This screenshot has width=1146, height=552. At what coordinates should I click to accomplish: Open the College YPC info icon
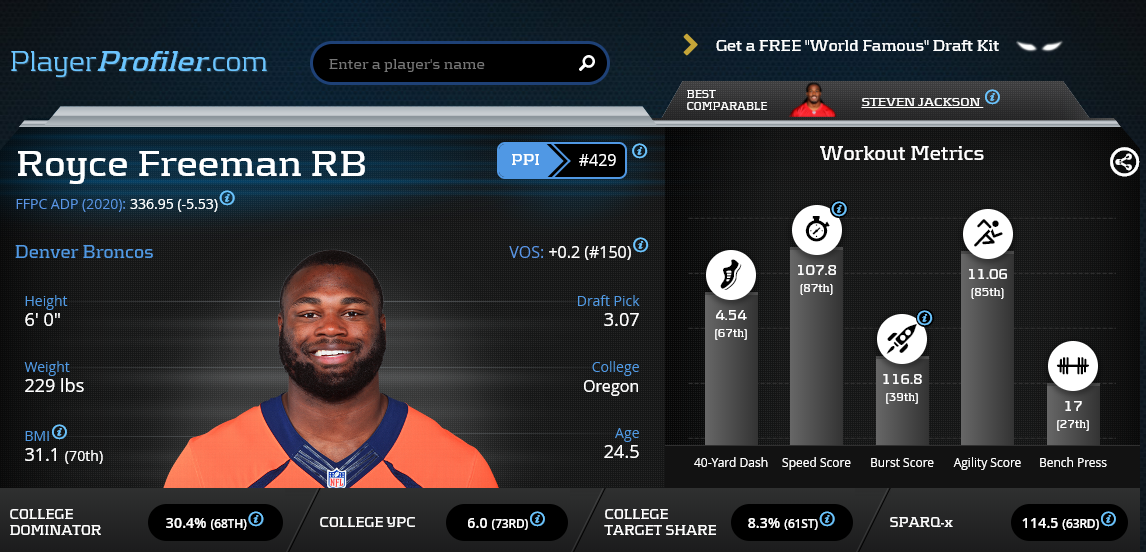click(x=538, y=520)
